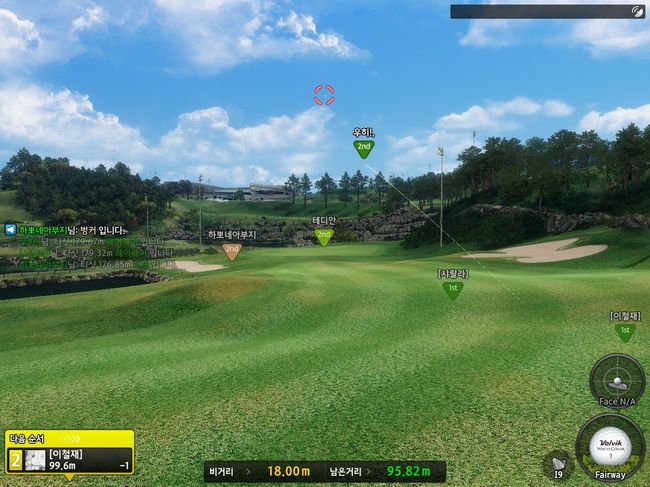Toggle the blue chat speaker icon
This screenshot has width=650, height=487.
click(10, 229)
